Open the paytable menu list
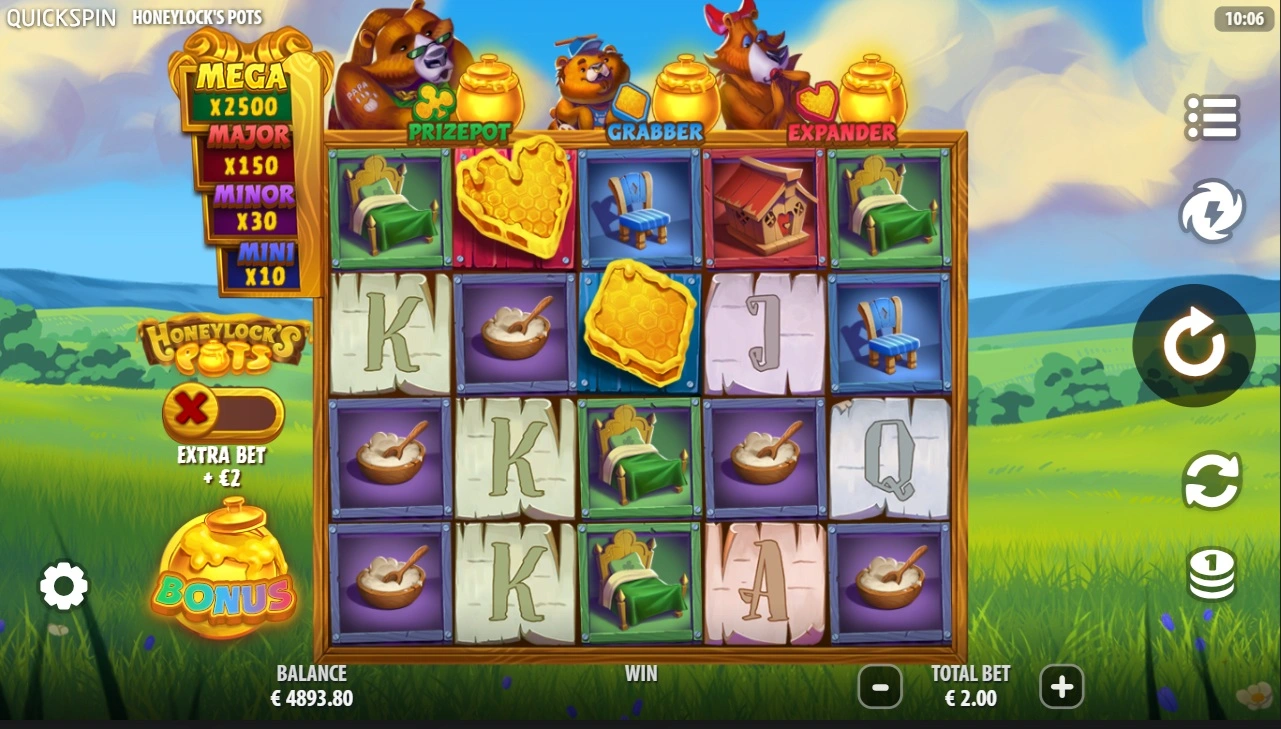This screenshot has width=1281, height=729. pos(1211,118)
